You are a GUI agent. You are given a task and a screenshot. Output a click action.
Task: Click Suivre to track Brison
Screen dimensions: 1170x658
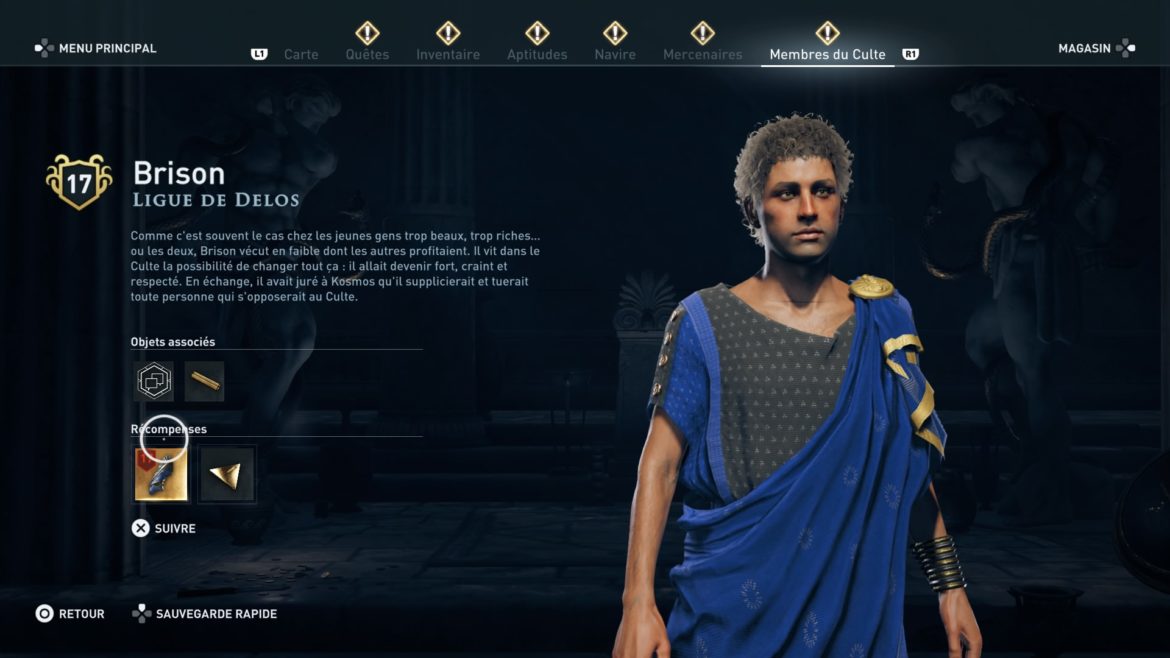click(x=164, y=528)
